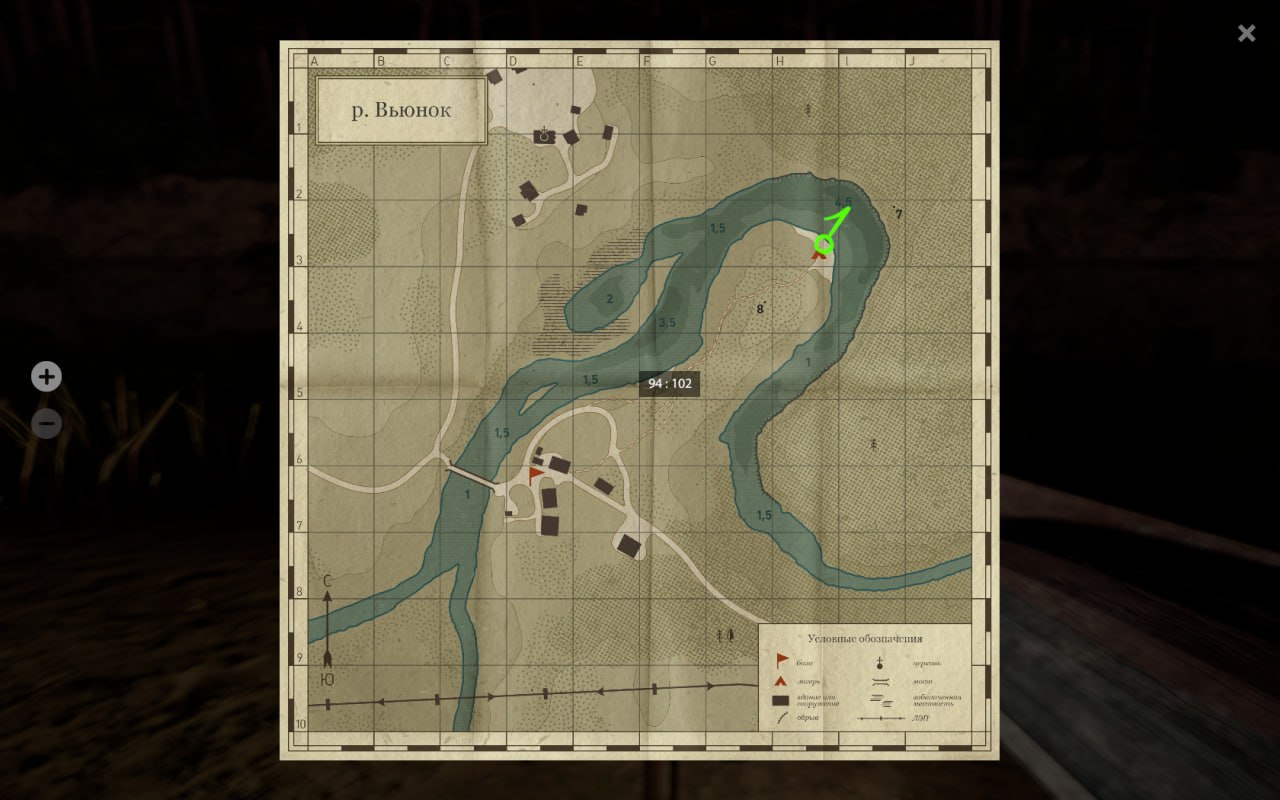Click the zoom-out minus button

pos(46,424)
